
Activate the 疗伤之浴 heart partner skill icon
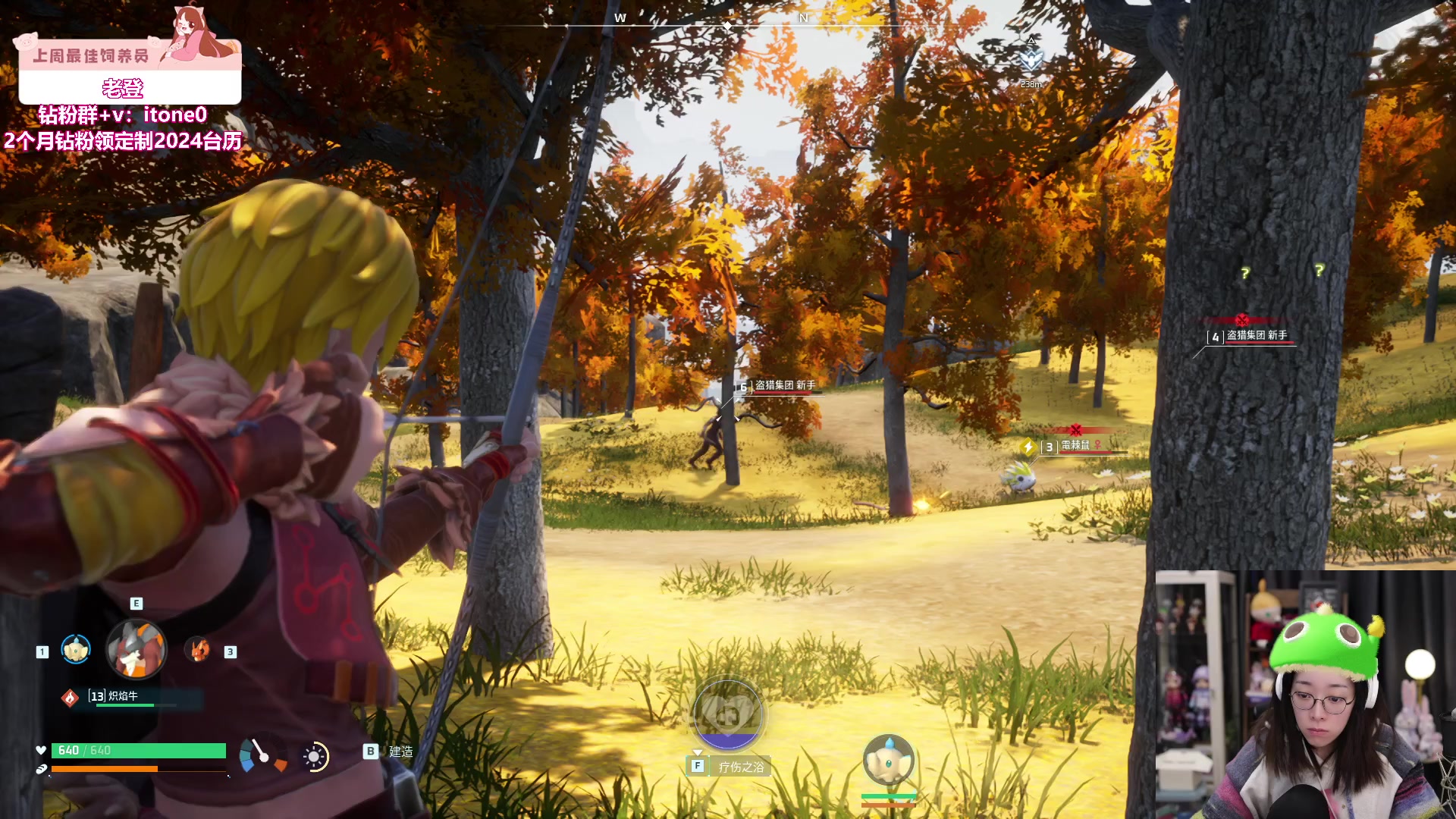click(x=728, y=715)
